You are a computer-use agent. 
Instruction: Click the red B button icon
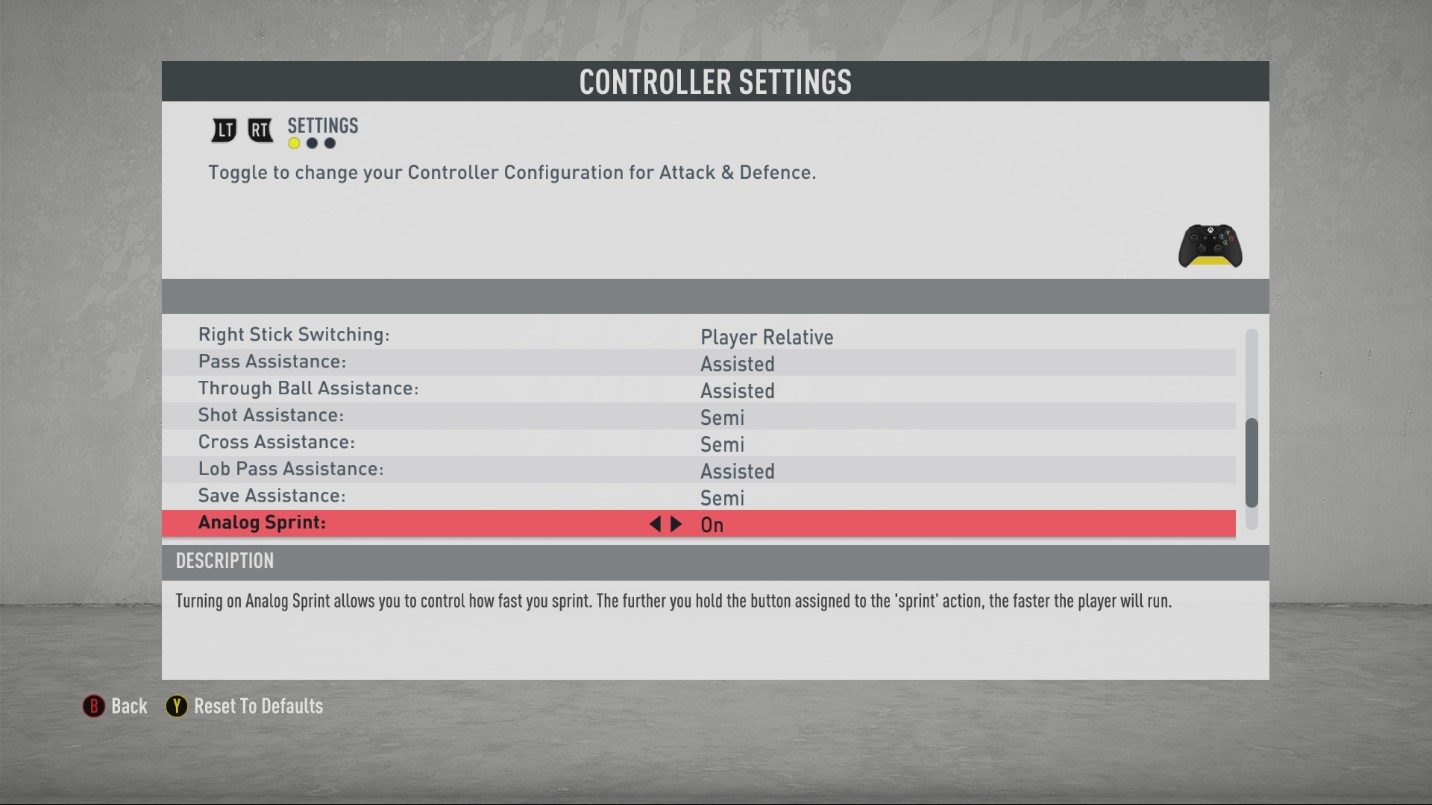pos(93,706)
